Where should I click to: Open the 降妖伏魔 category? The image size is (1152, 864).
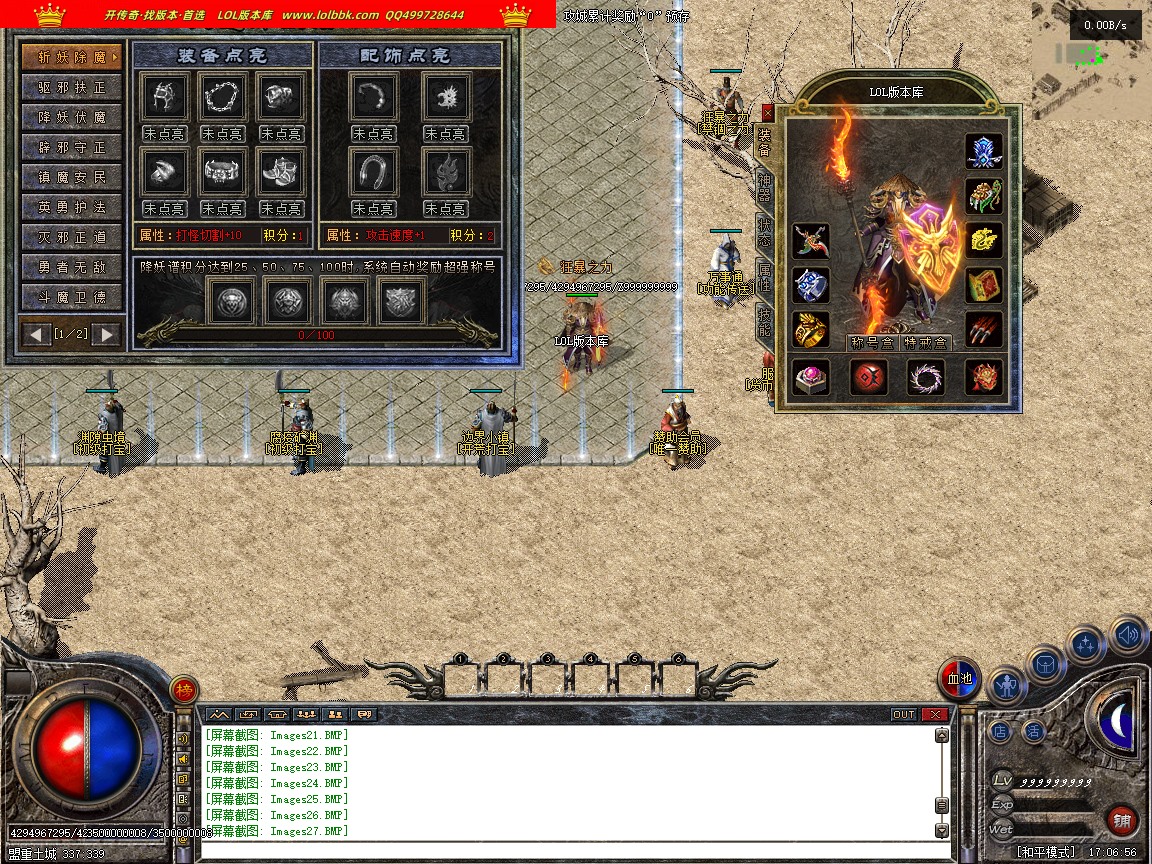point(71,117)
